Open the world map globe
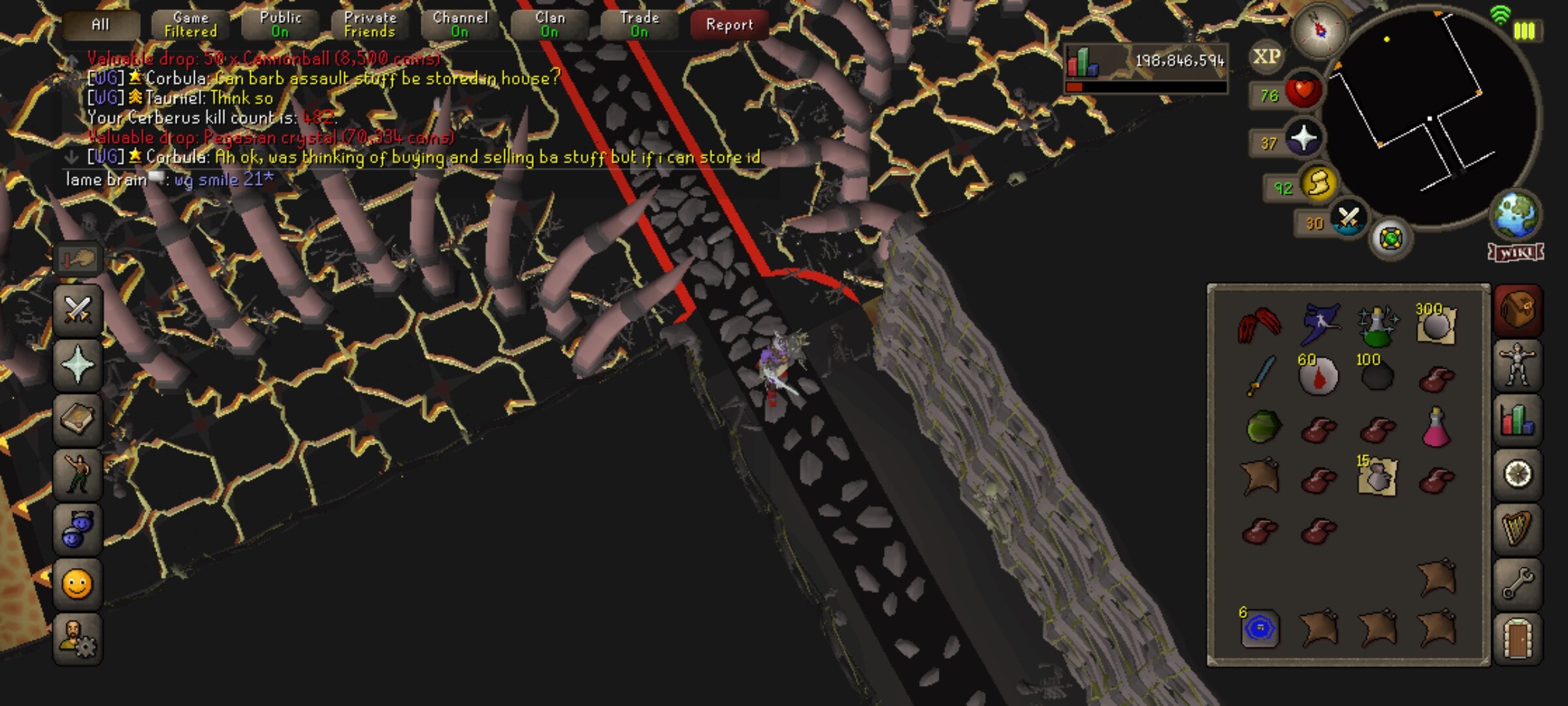The height and width of the screenshot is (706, 1568). tap(1516, 215)
